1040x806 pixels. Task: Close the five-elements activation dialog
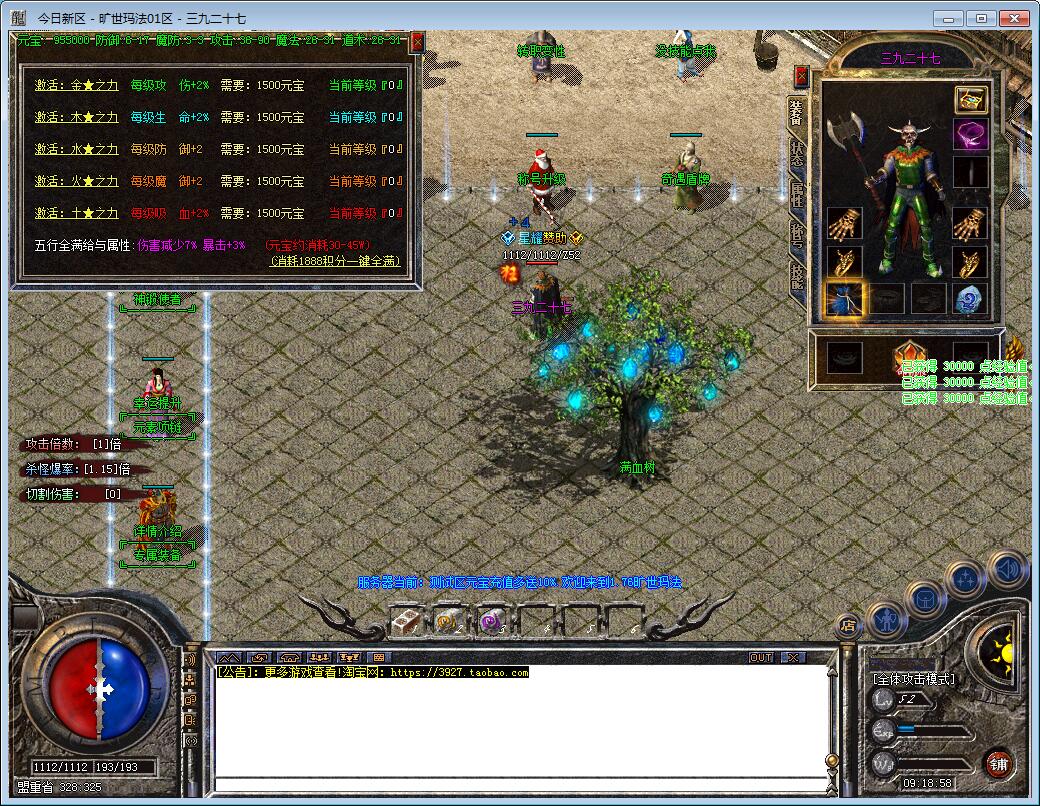(x=417, y=41)
